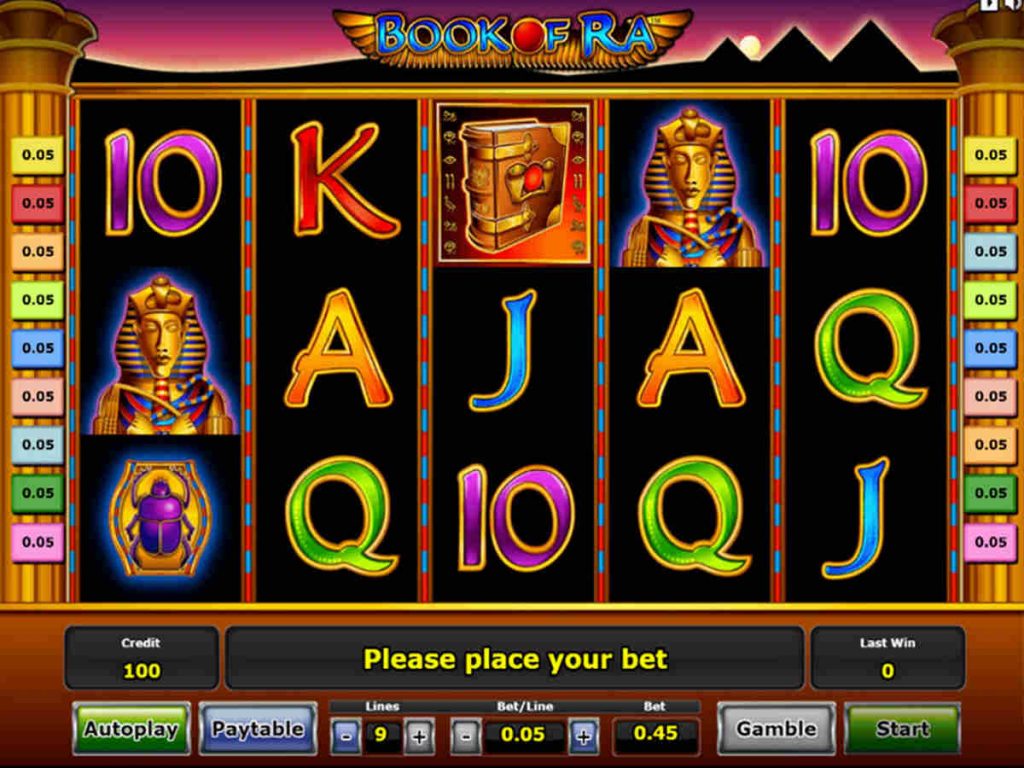Enable Autoplay mode
Screen dimensions: 1024x768
point(131,729)
